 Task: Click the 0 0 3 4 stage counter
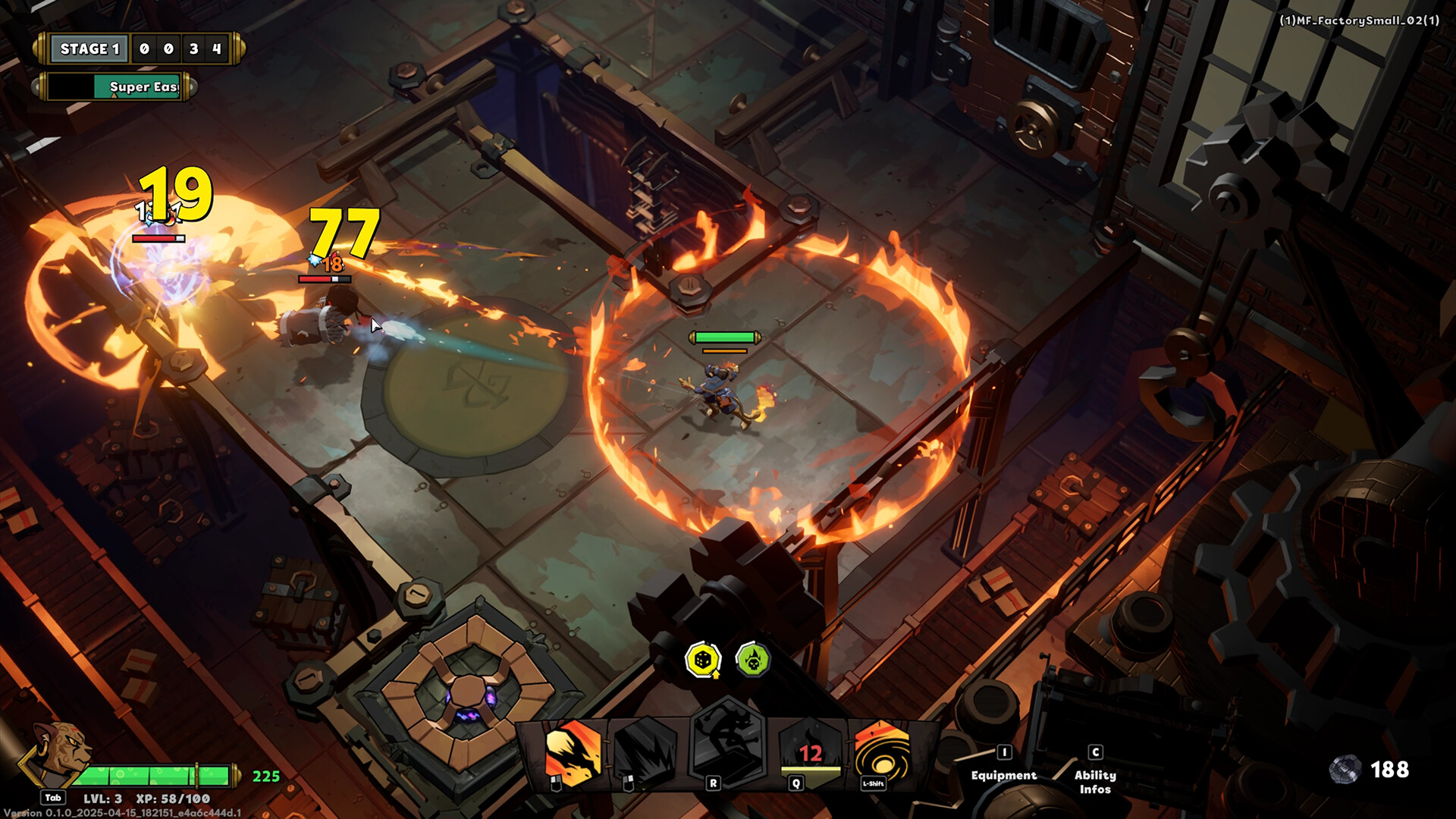[180, 48]
